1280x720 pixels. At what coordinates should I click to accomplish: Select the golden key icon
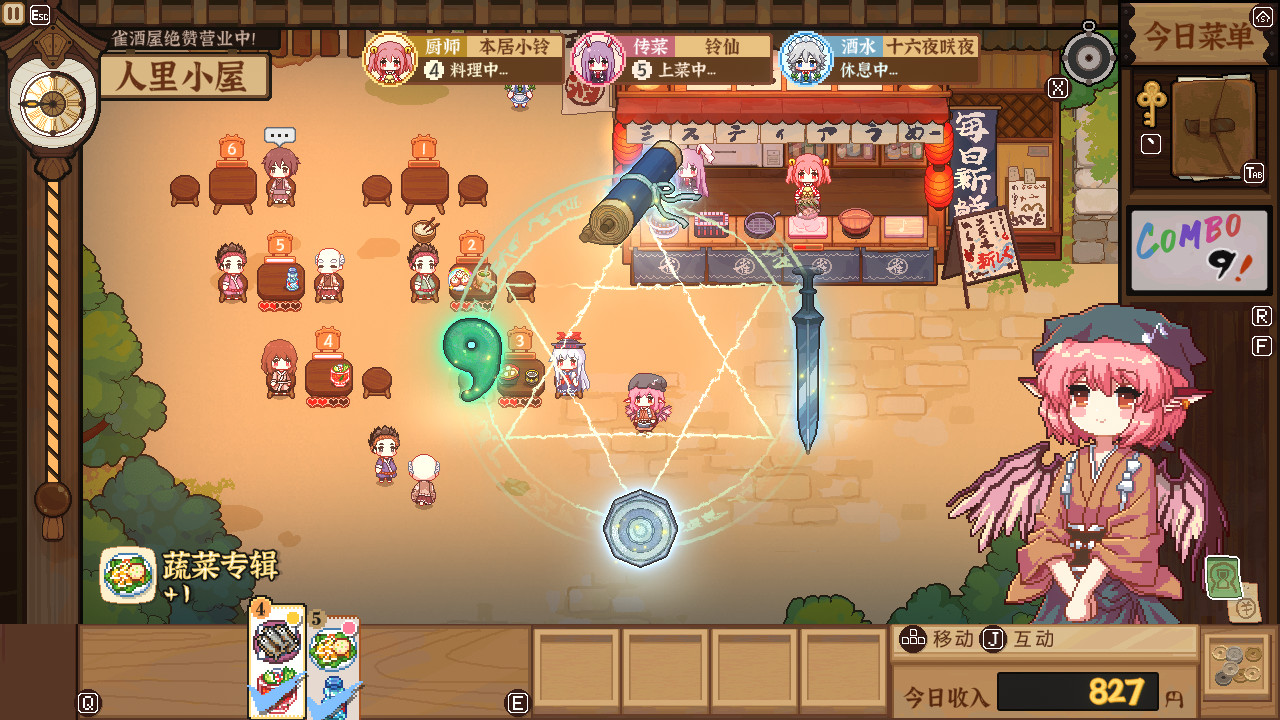tap(1151, 102)
